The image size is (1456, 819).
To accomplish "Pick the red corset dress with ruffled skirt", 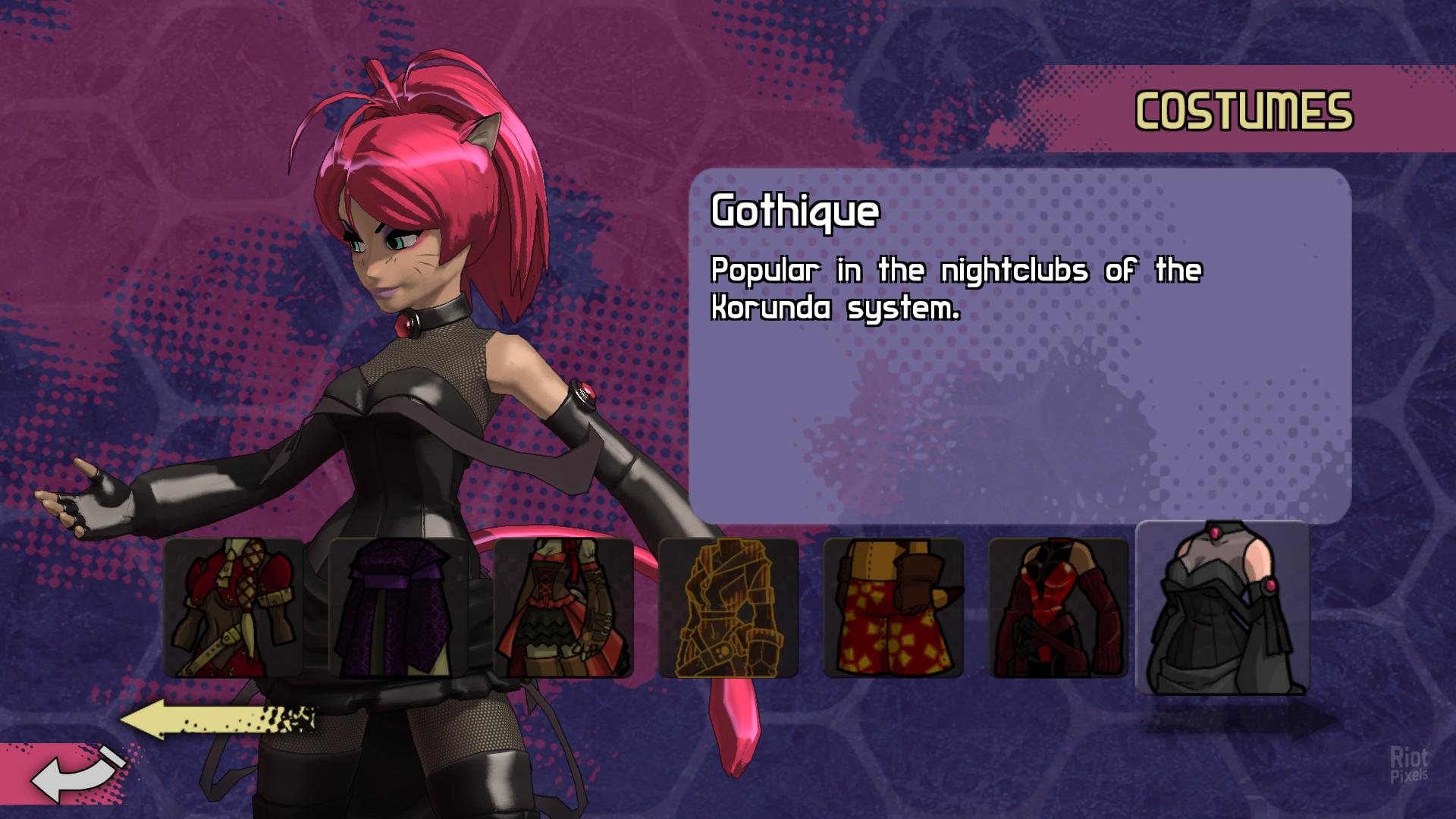I will (563, 607).
